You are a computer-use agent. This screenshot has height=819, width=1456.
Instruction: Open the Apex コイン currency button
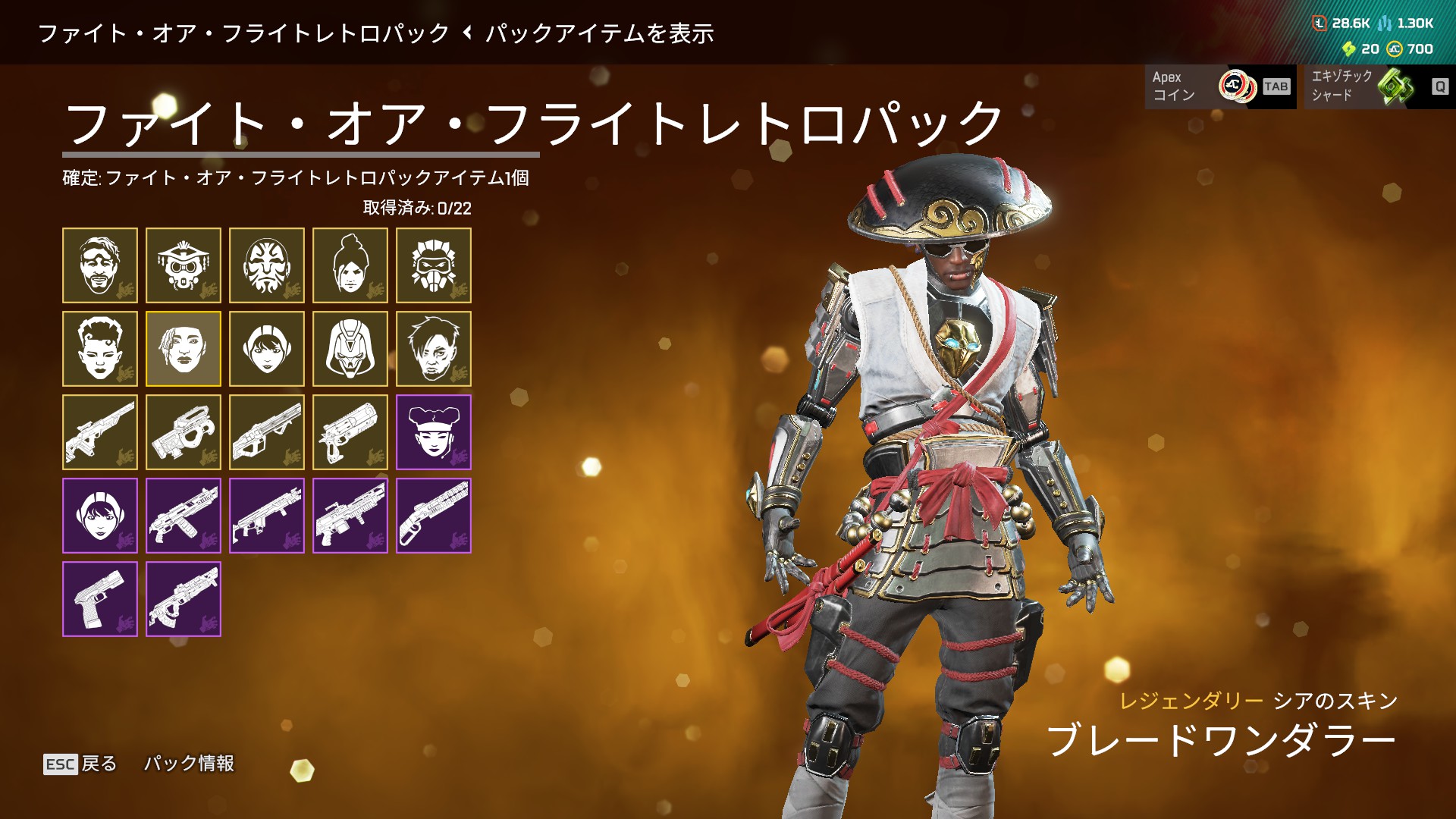[x=1220, y=86]
